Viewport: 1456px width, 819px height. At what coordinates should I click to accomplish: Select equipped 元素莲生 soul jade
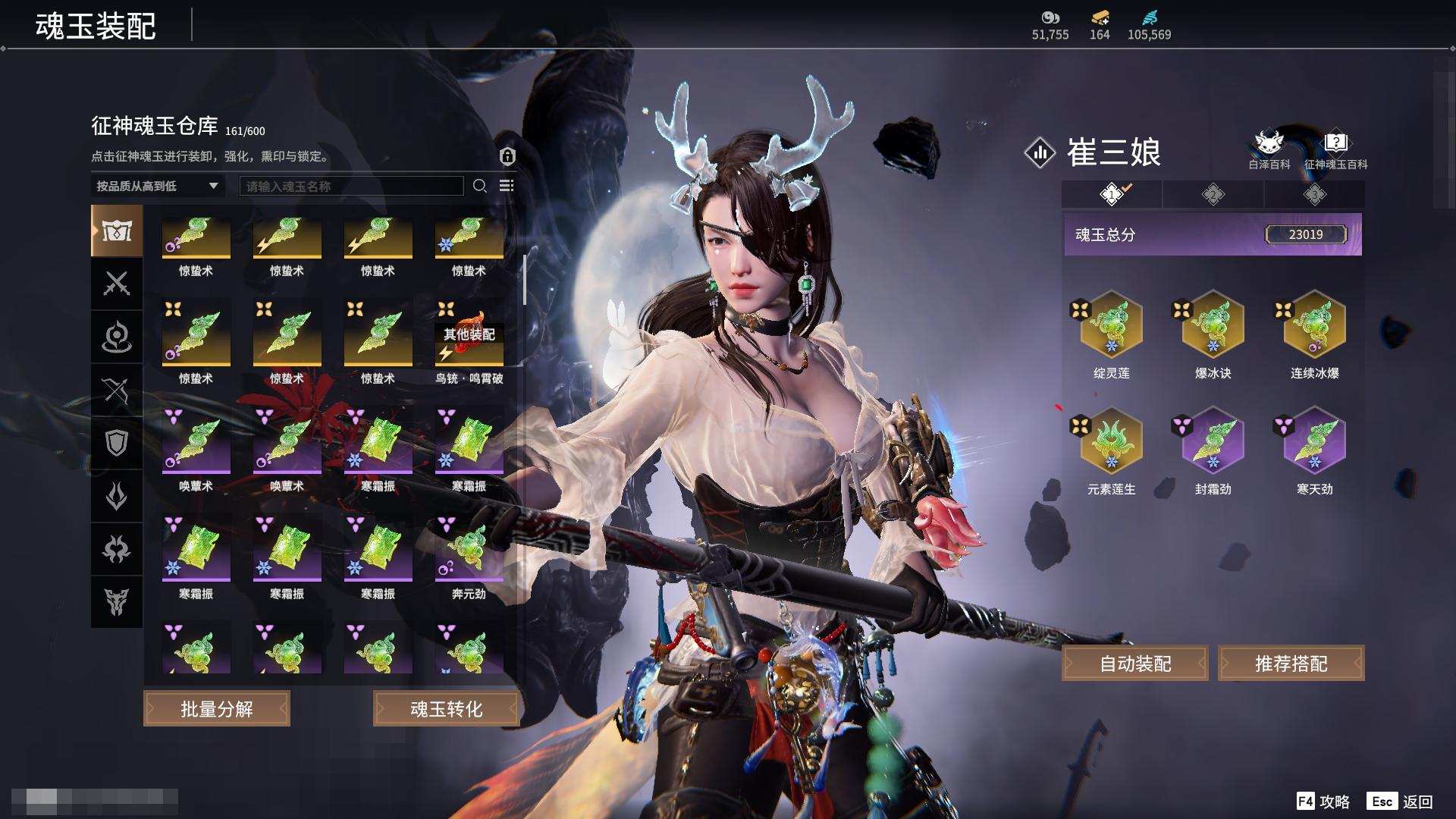[1111, 441]
